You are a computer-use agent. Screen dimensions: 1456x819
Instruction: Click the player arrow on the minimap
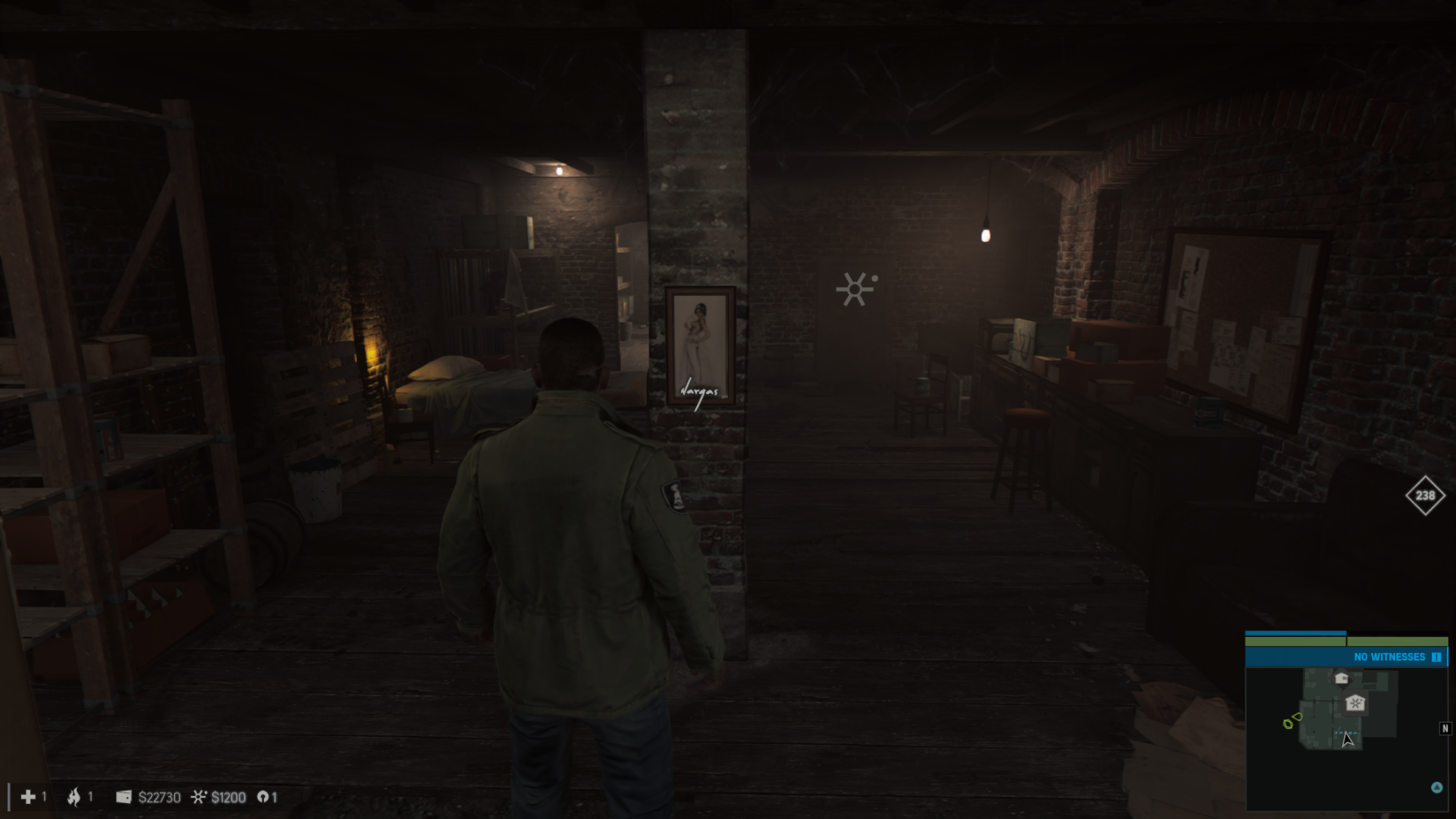click(x=1348, y=740)
